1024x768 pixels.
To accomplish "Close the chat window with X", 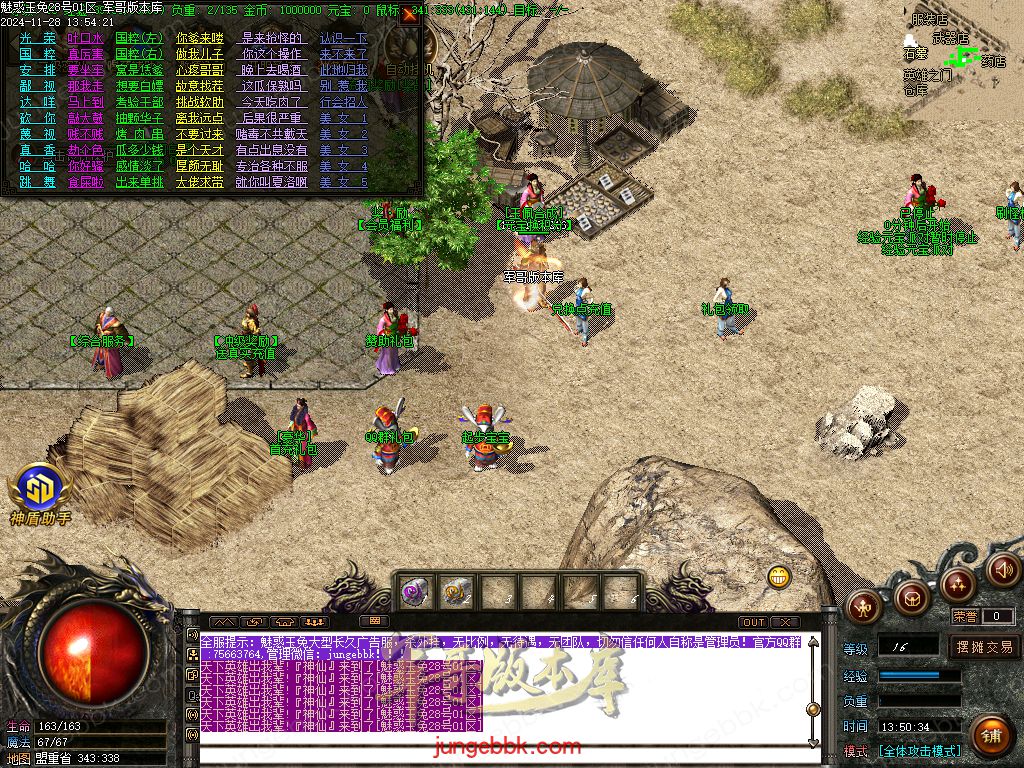I will coord(786,622).
